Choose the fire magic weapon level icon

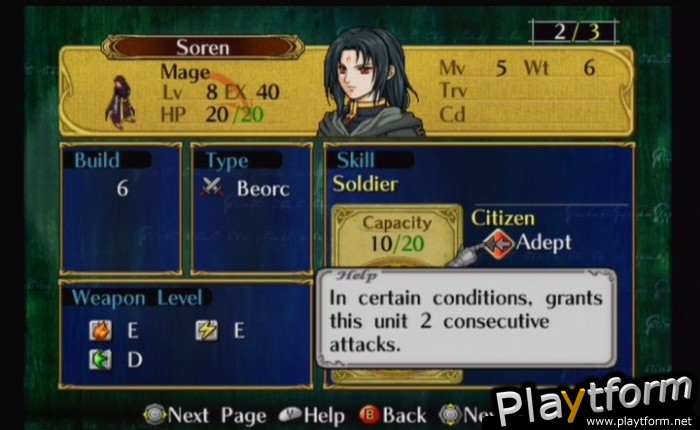(99, 329)
